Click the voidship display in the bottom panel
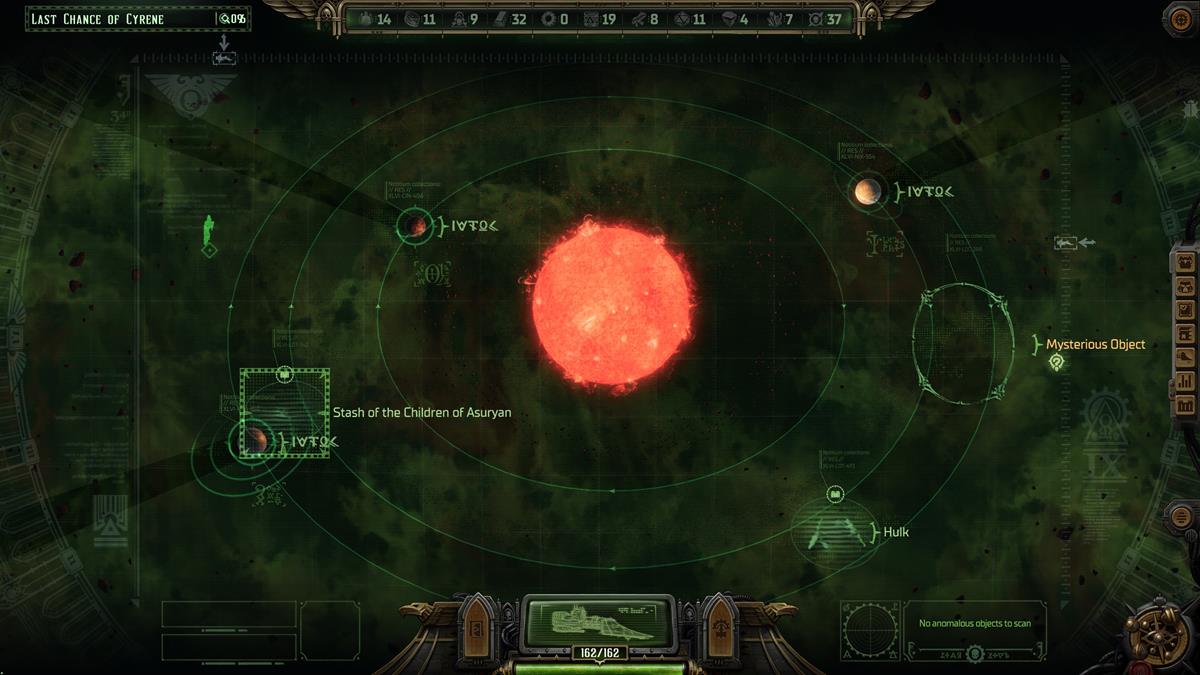Viewport: 1200px width, 675px height. (600, 620)
